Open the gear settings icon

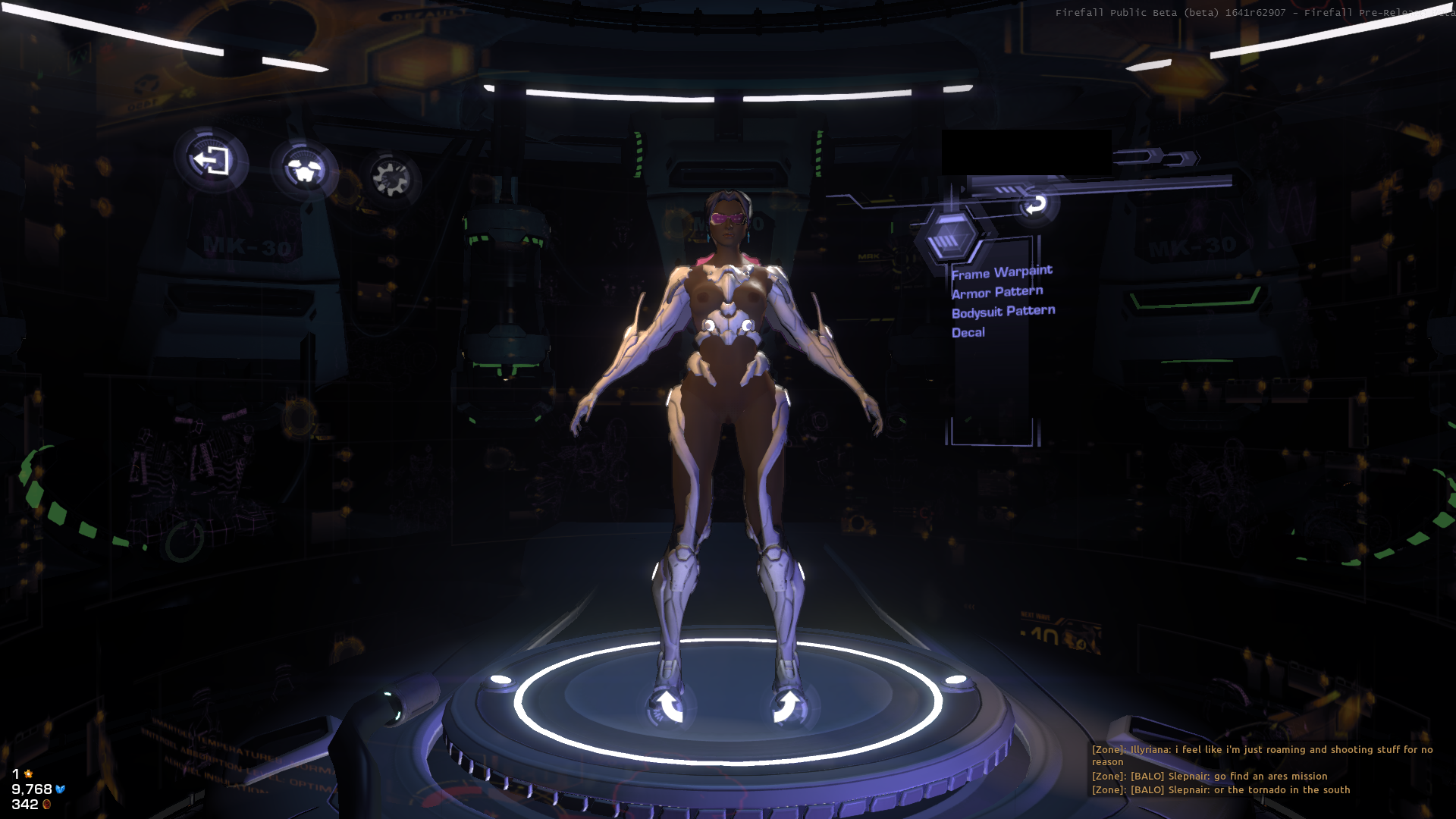[391, 178]
